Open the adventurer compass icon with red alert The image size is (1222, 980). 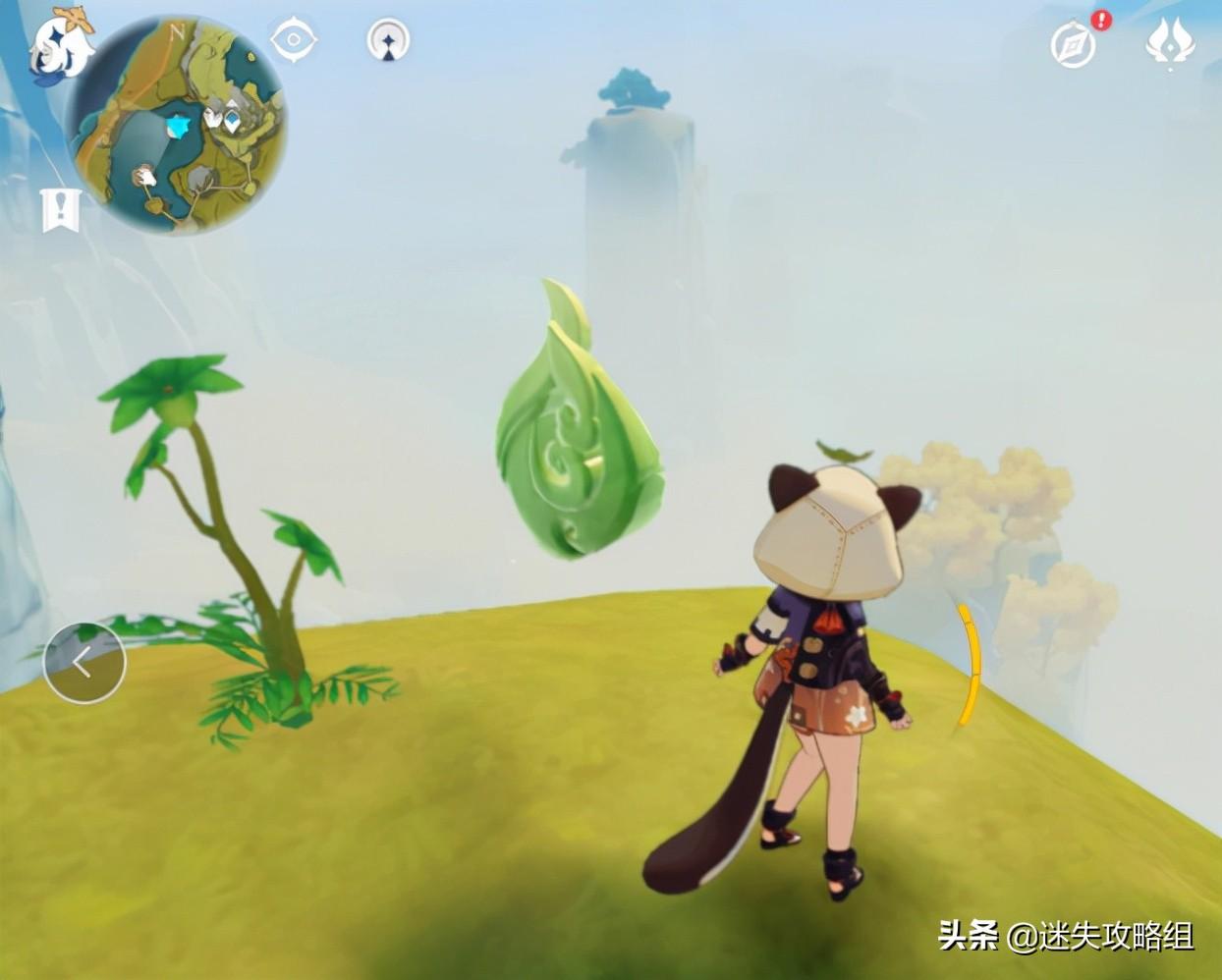click(1074, 44)
